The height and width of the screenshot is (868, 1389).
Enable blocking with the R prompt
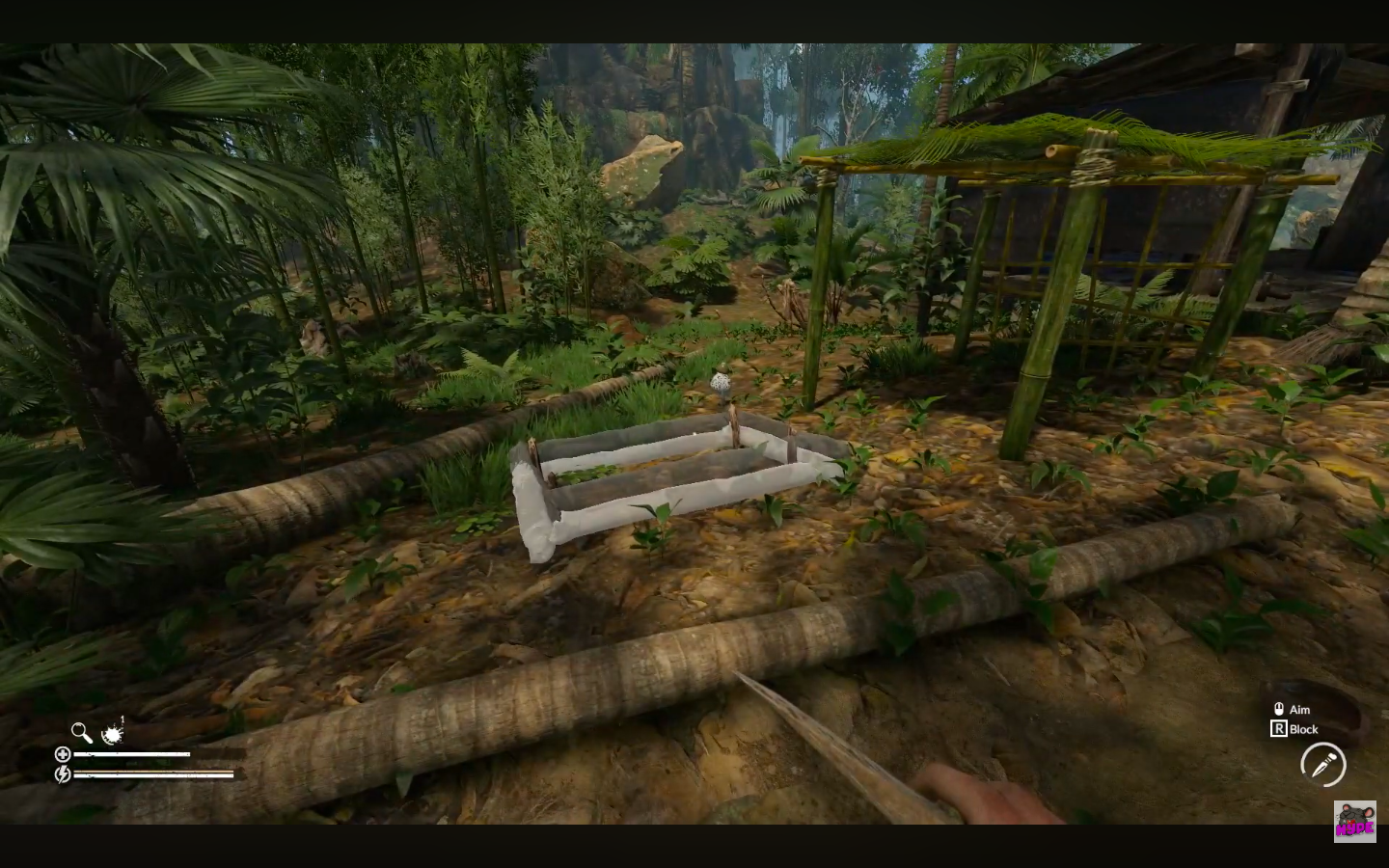[x=1280, y=729]
